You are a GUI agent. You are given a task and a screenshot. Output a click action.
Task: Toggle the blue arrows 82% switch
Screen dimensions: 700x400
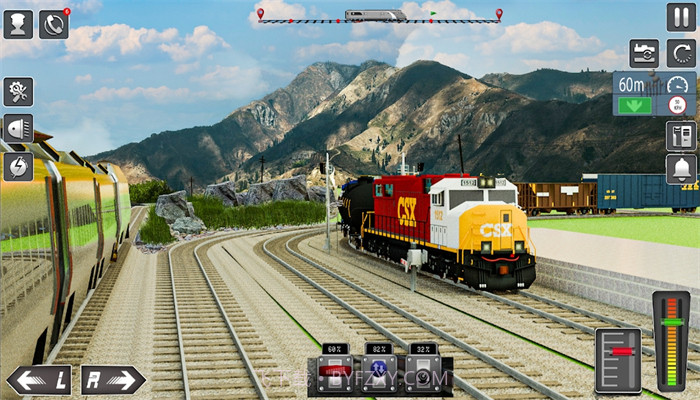(379, 373)
